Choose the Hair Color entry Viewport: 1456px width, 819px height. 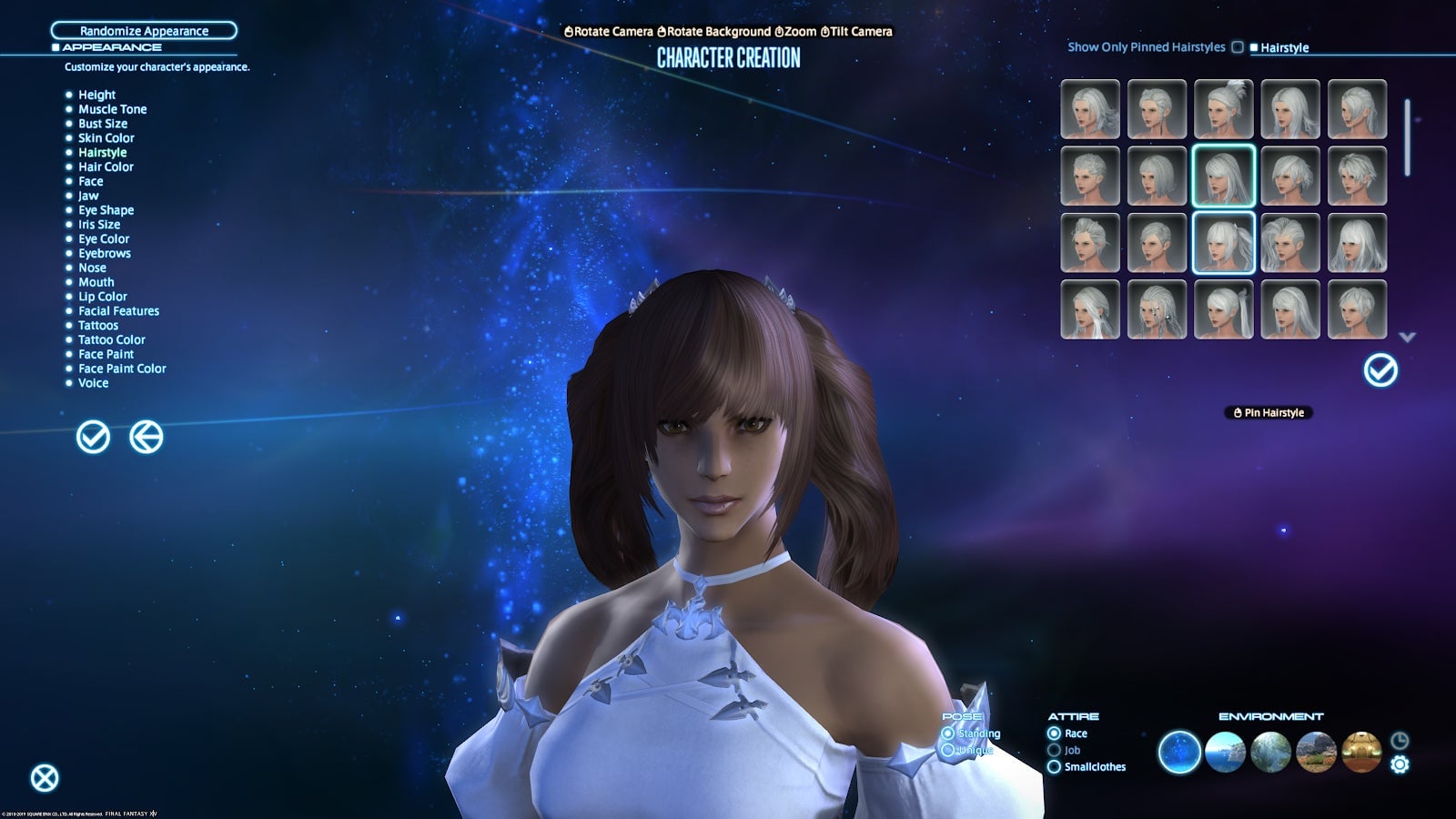pyautogui.click(x=106, y=167)
